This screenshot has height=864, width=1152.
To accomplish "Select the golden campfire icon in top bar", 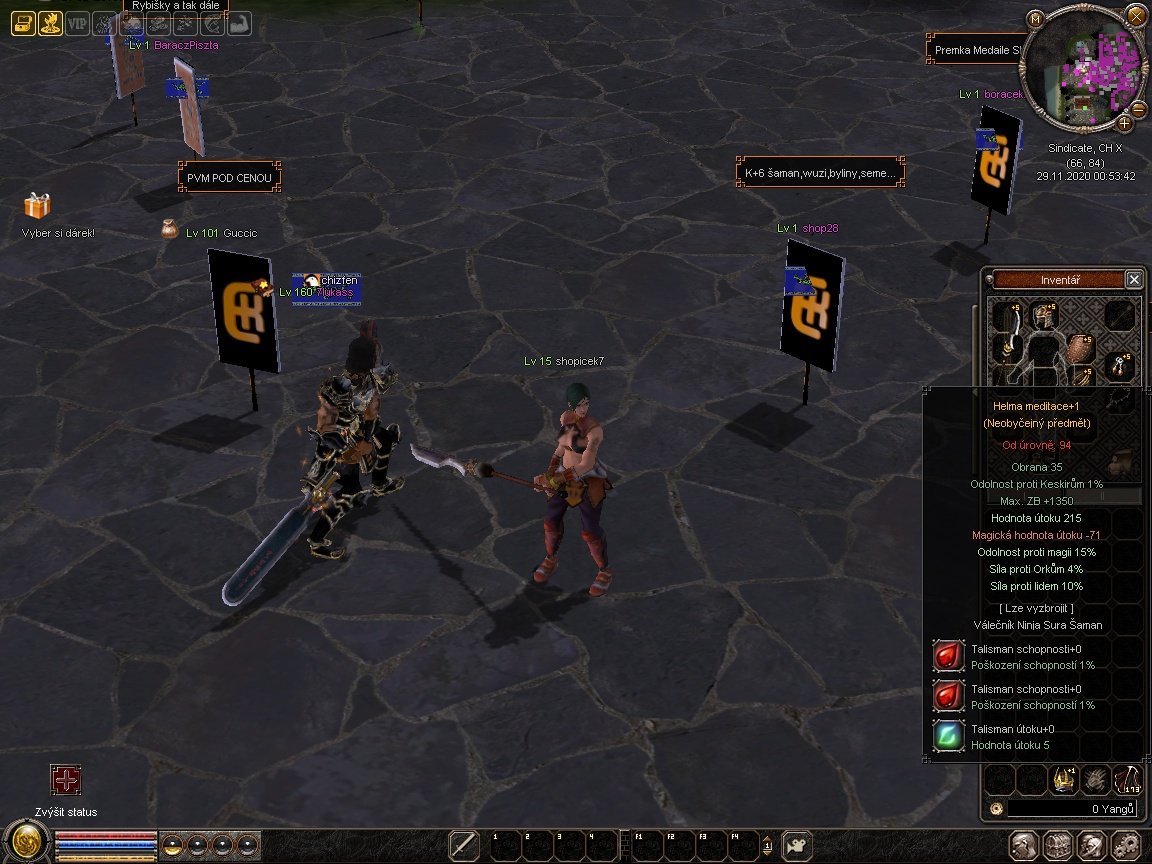I will tap(50, 23).
